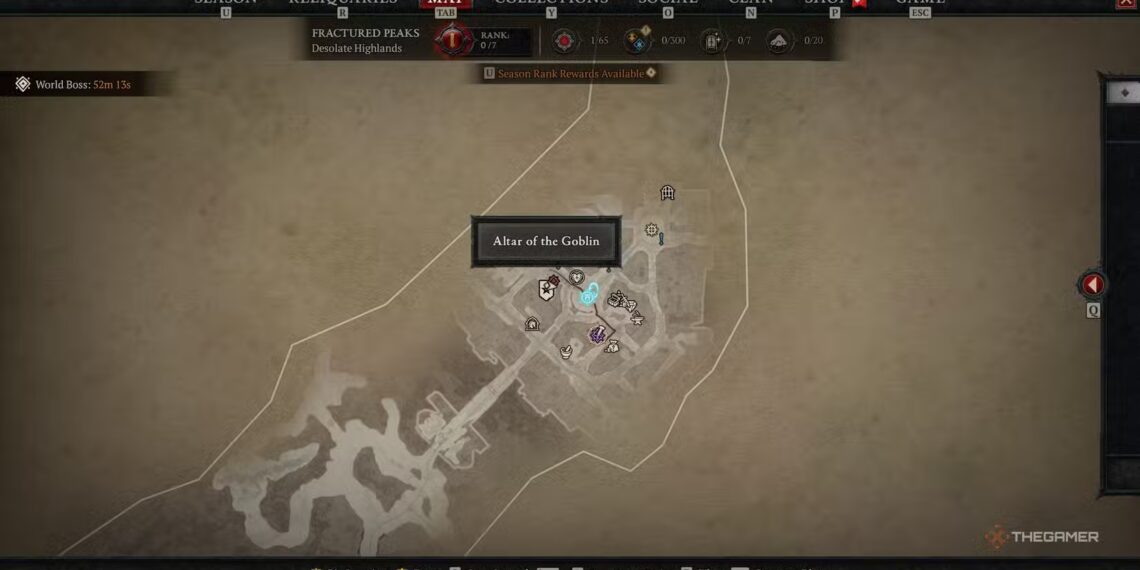This screenshot has width=1140, height=570.
Task: Open Season Rank Rewards Available notice
Action: 570,73
